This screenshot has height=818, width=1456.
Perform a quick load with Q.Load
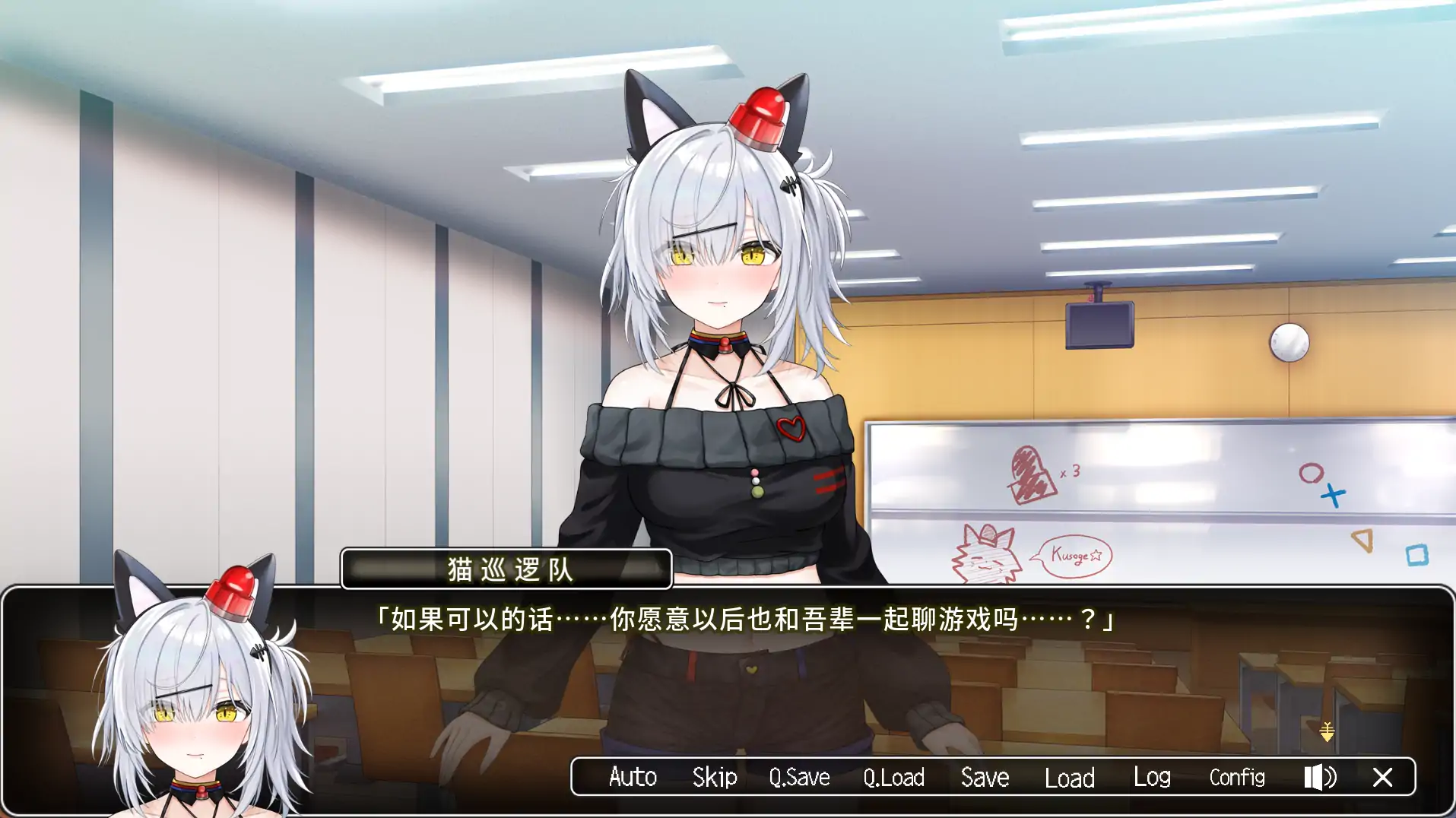click(x=894, y=777)
